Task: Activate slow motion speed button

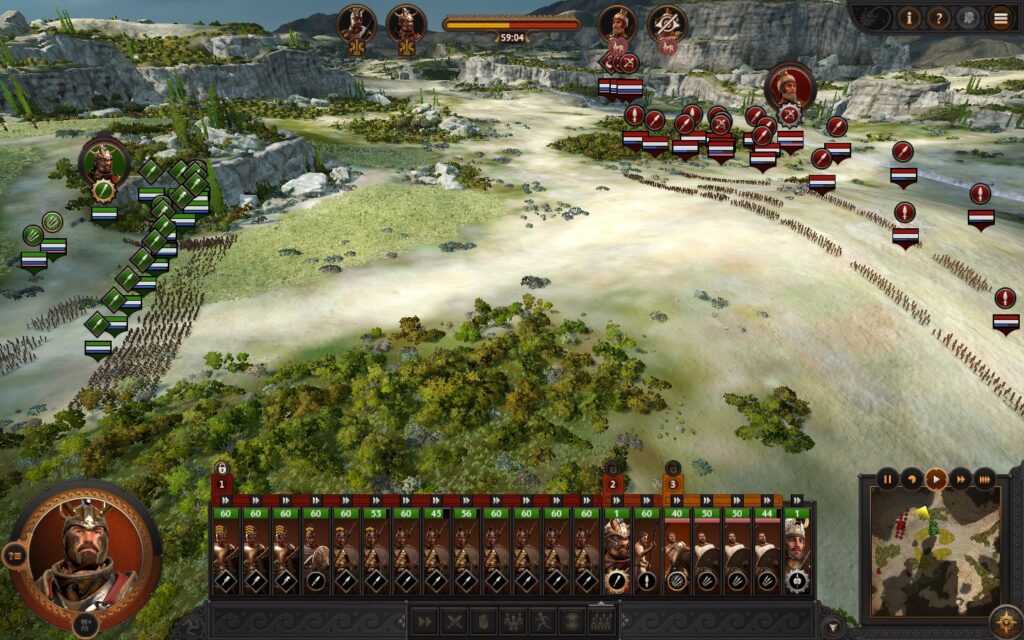Action: (911, 479)
